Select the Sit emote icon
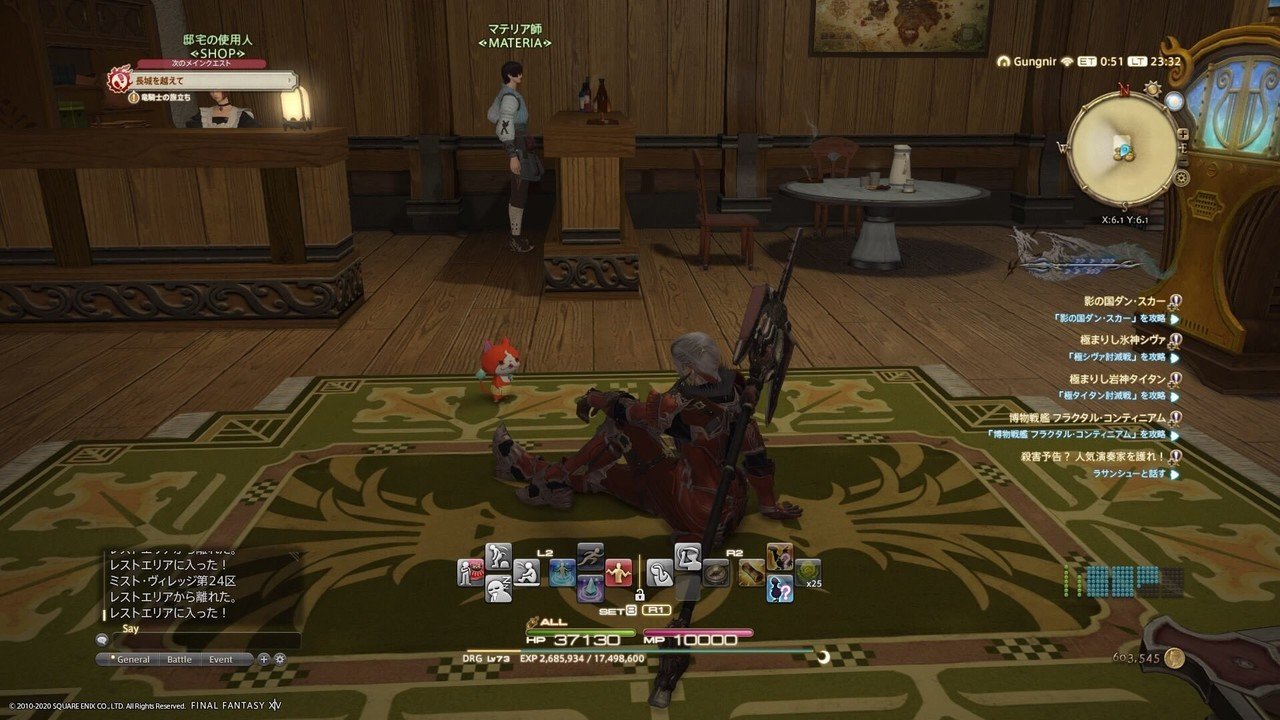 (527, 573)
